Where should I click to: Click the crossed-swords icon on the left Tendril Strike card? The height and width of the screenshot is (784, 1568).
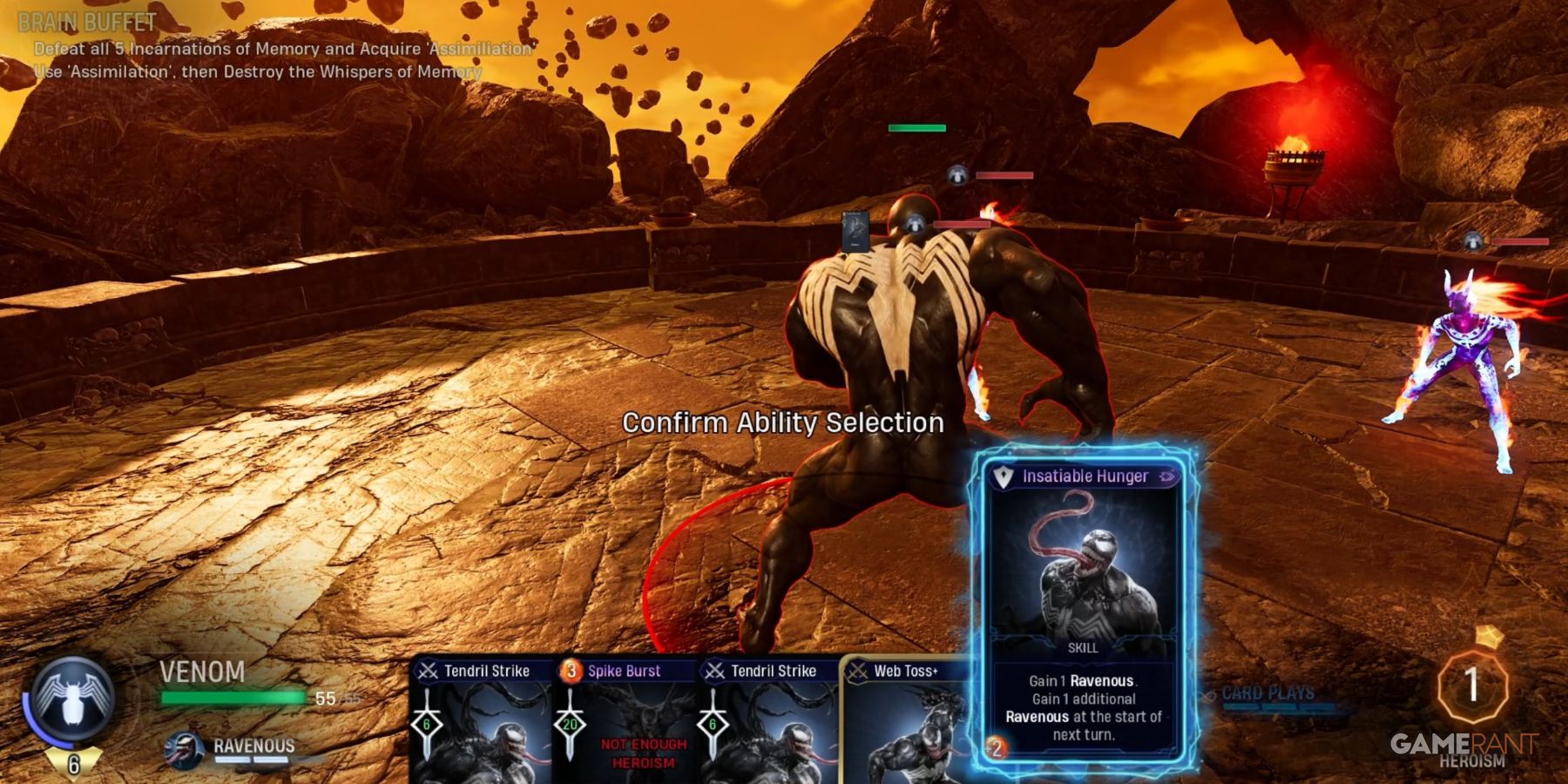click(x=427, y=671)
